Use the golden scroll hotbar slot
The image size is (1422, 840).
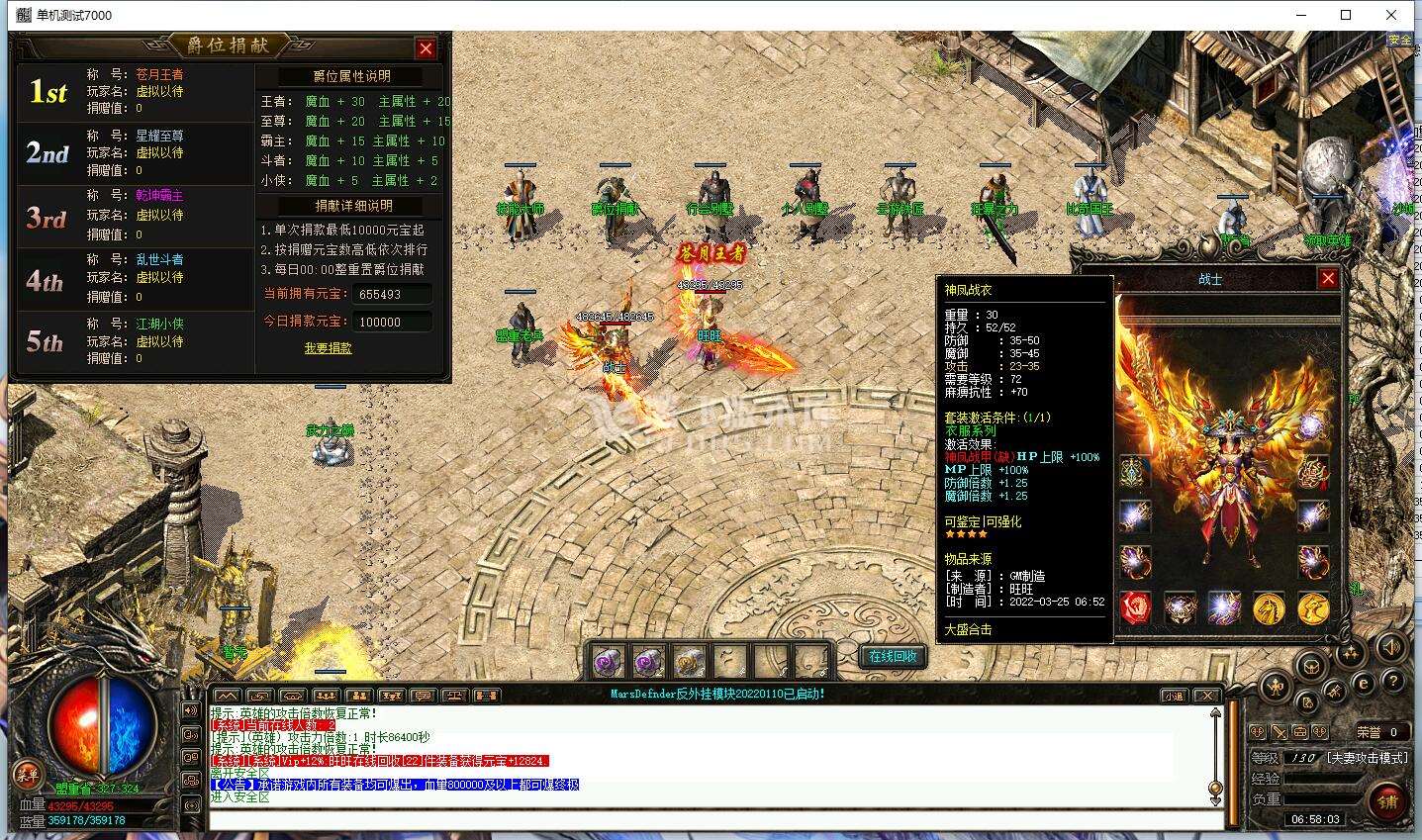(690, 660)
